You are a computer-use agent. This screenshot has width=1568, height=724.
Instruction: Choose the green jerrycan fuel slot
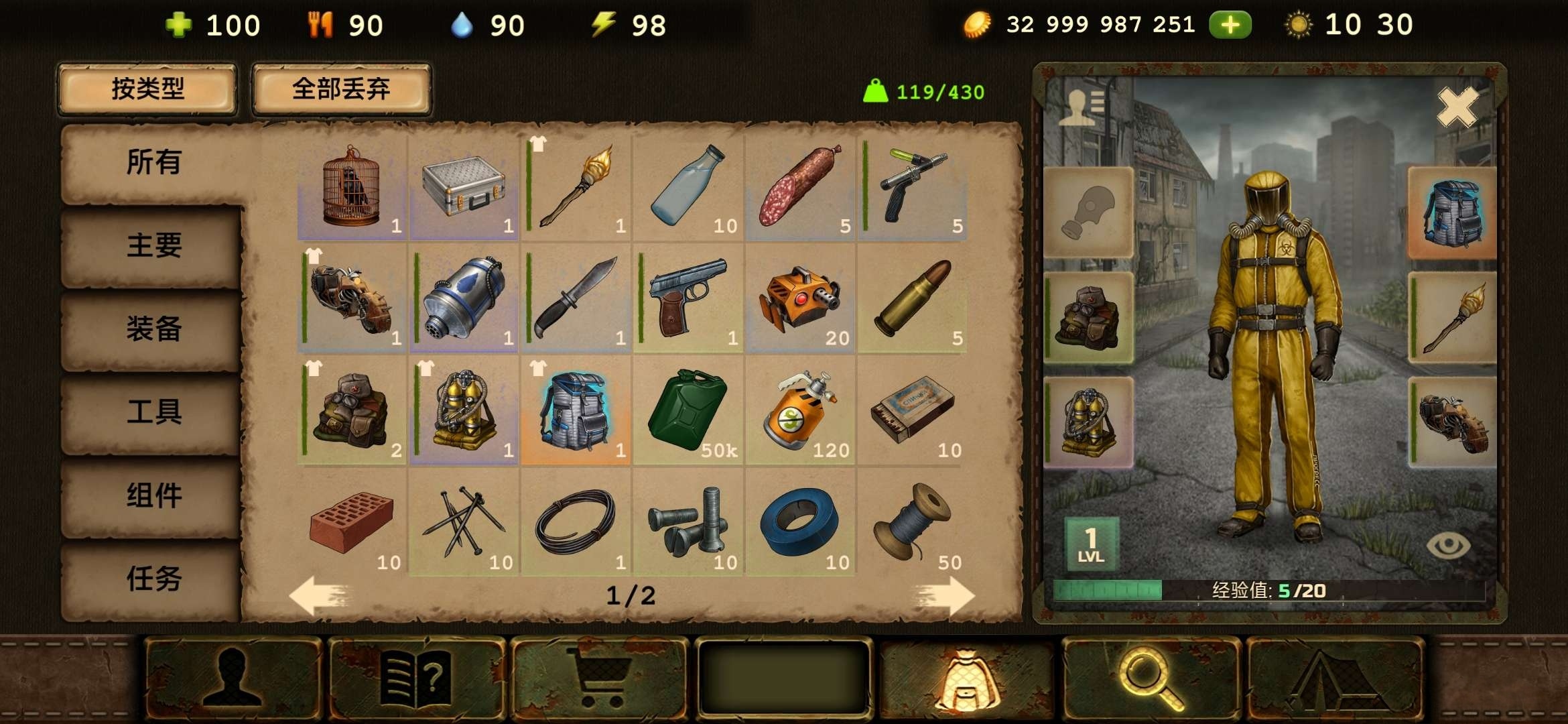pyautogui.click(x=688, y=411)
